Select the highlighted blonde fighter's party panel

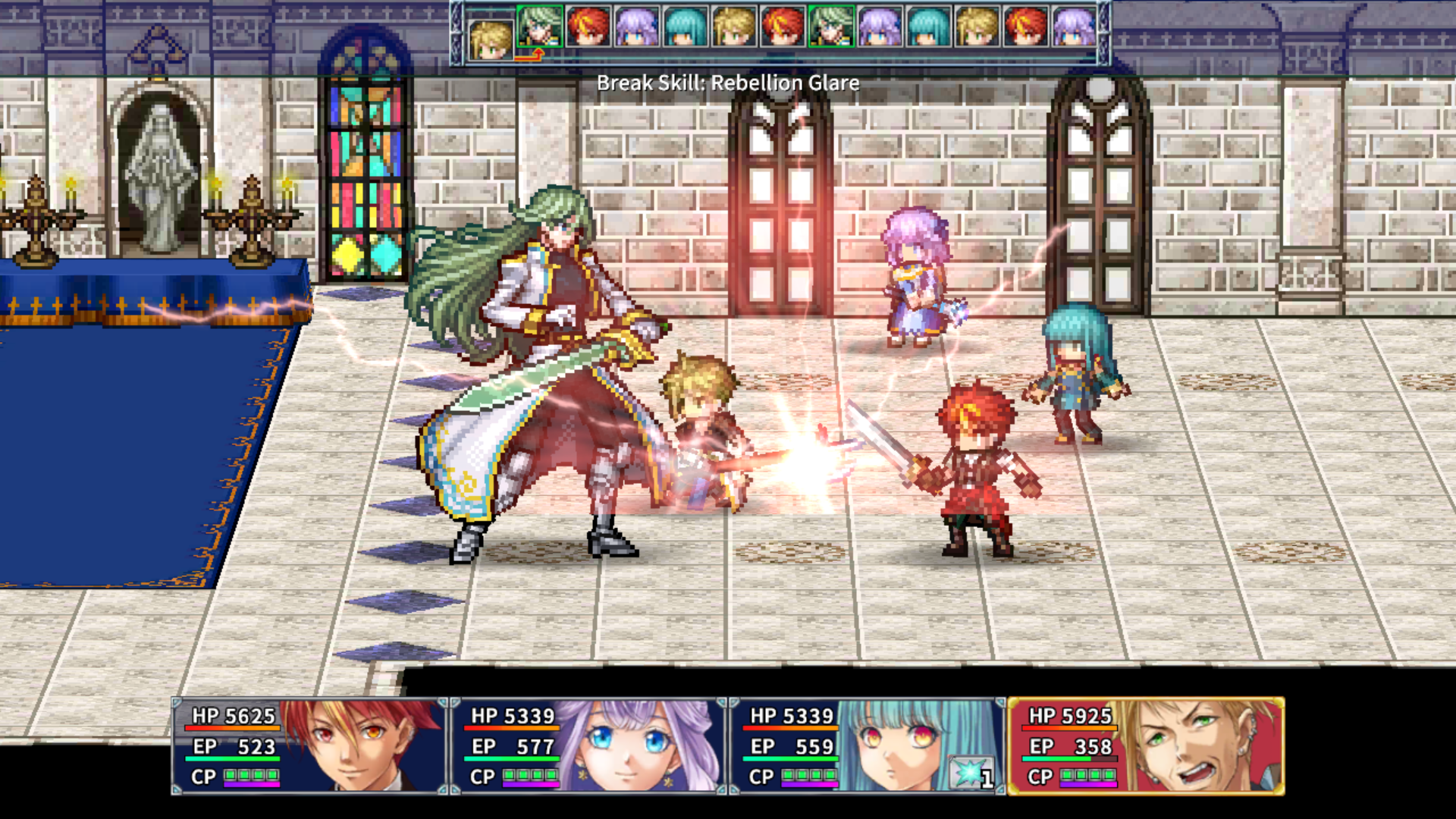(x=1146, y=746)
